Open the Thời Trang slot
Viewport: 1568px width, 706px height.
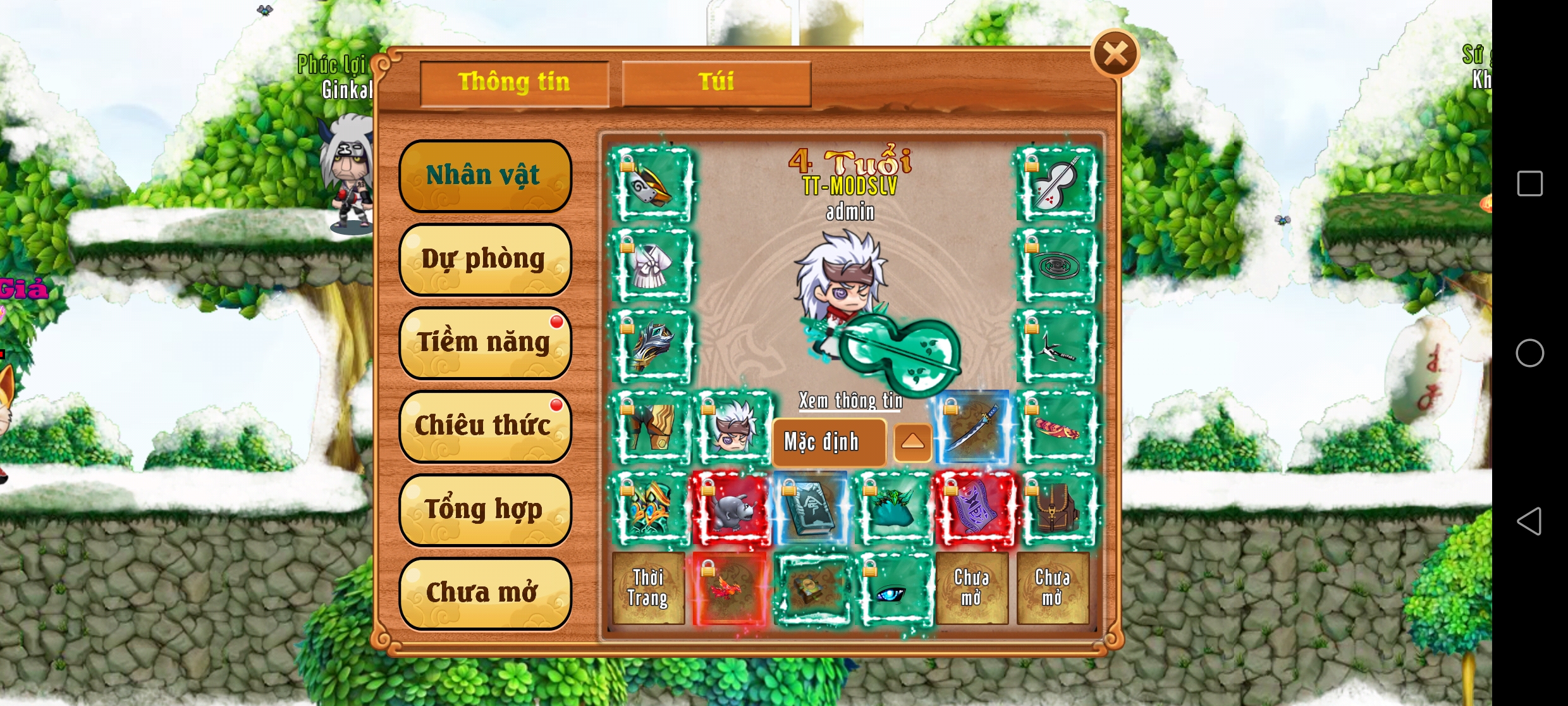(x=649, y=588)
